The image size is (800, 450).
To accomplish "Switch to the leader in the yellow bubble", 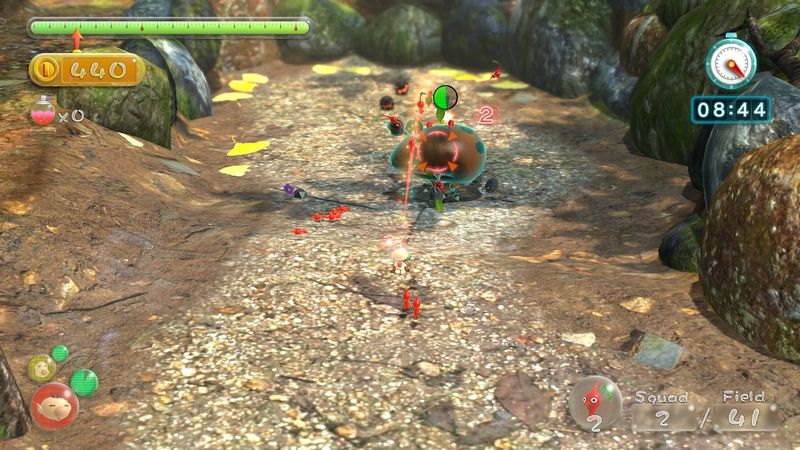I will [x=41, y=367].
